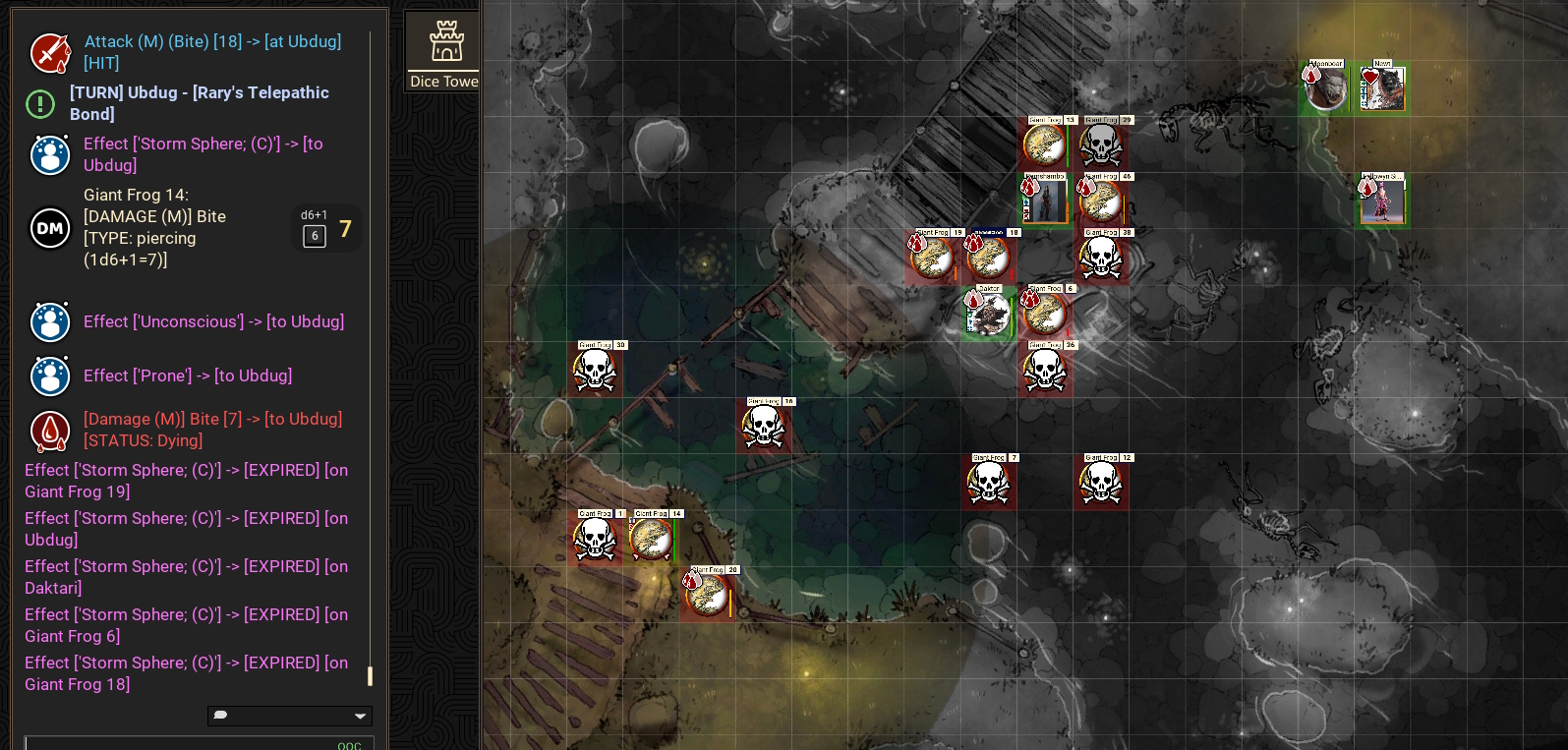Click the Bite damage roll result of 7
Image resolution: width=1568 pixels, height=750 pixels.
345,229
